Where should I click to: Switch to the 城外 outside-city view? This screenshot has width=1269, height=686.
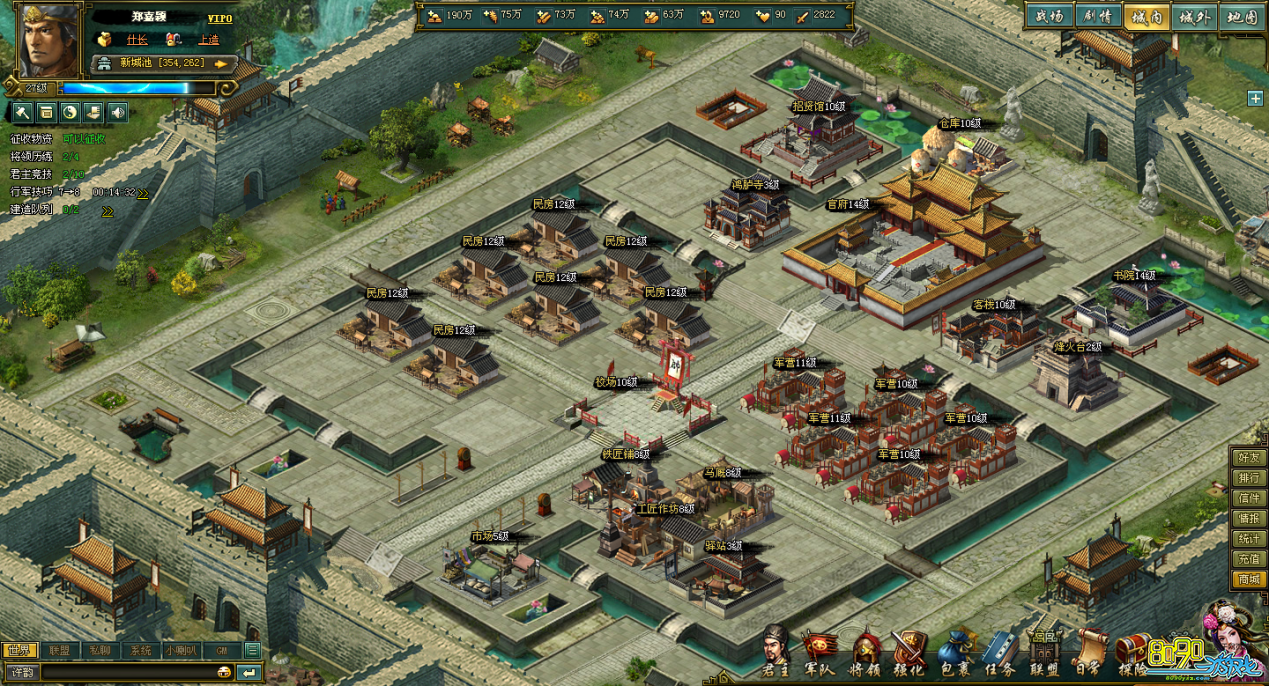coord(1195,17)
